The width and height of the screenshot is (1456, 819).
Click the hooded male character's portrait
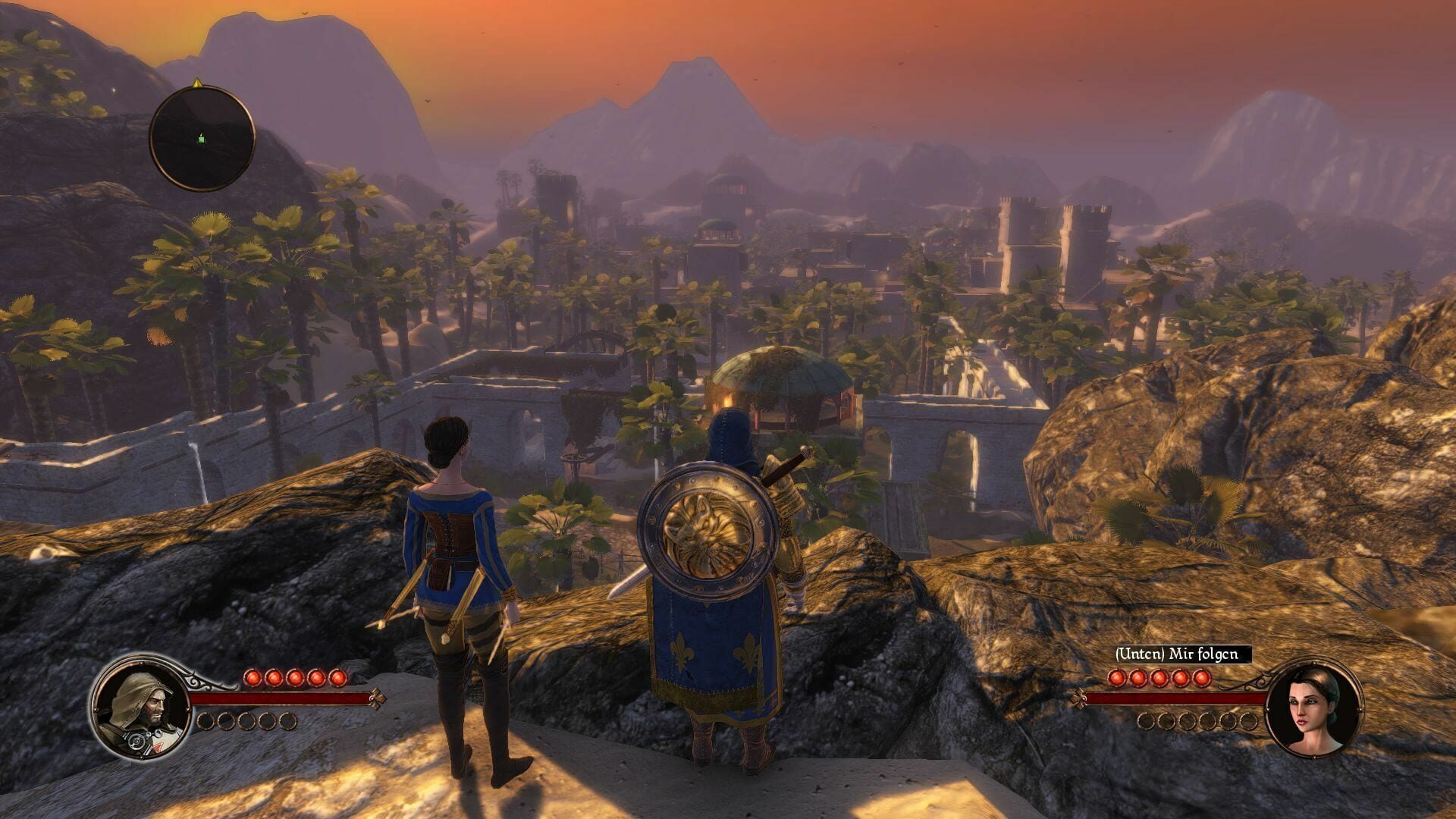click(x=141, y=708)
